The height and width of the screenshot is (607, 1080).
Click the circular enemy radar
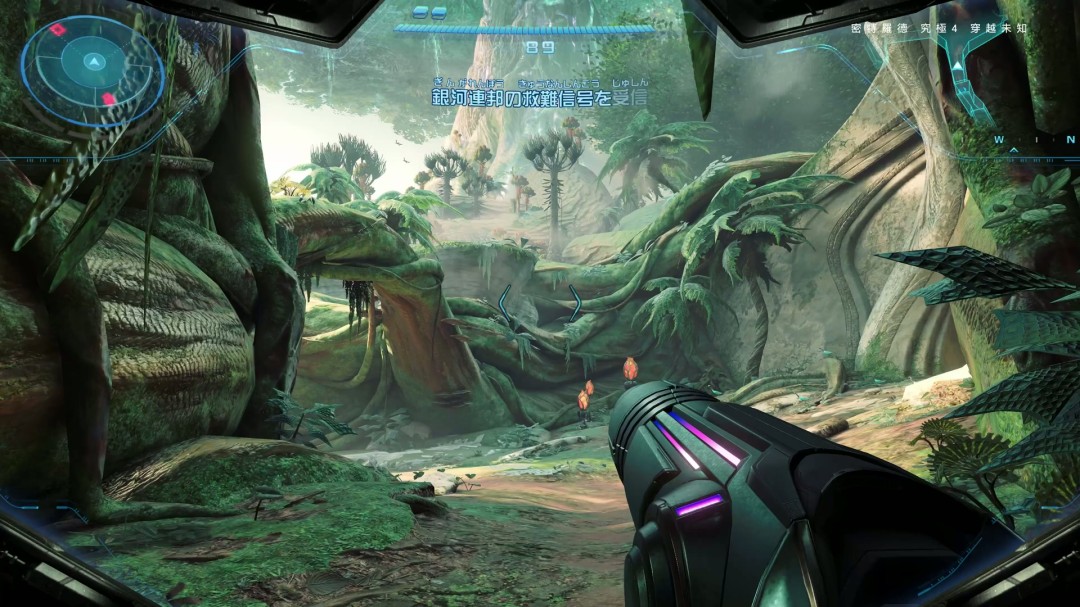[x=92, y=70]
